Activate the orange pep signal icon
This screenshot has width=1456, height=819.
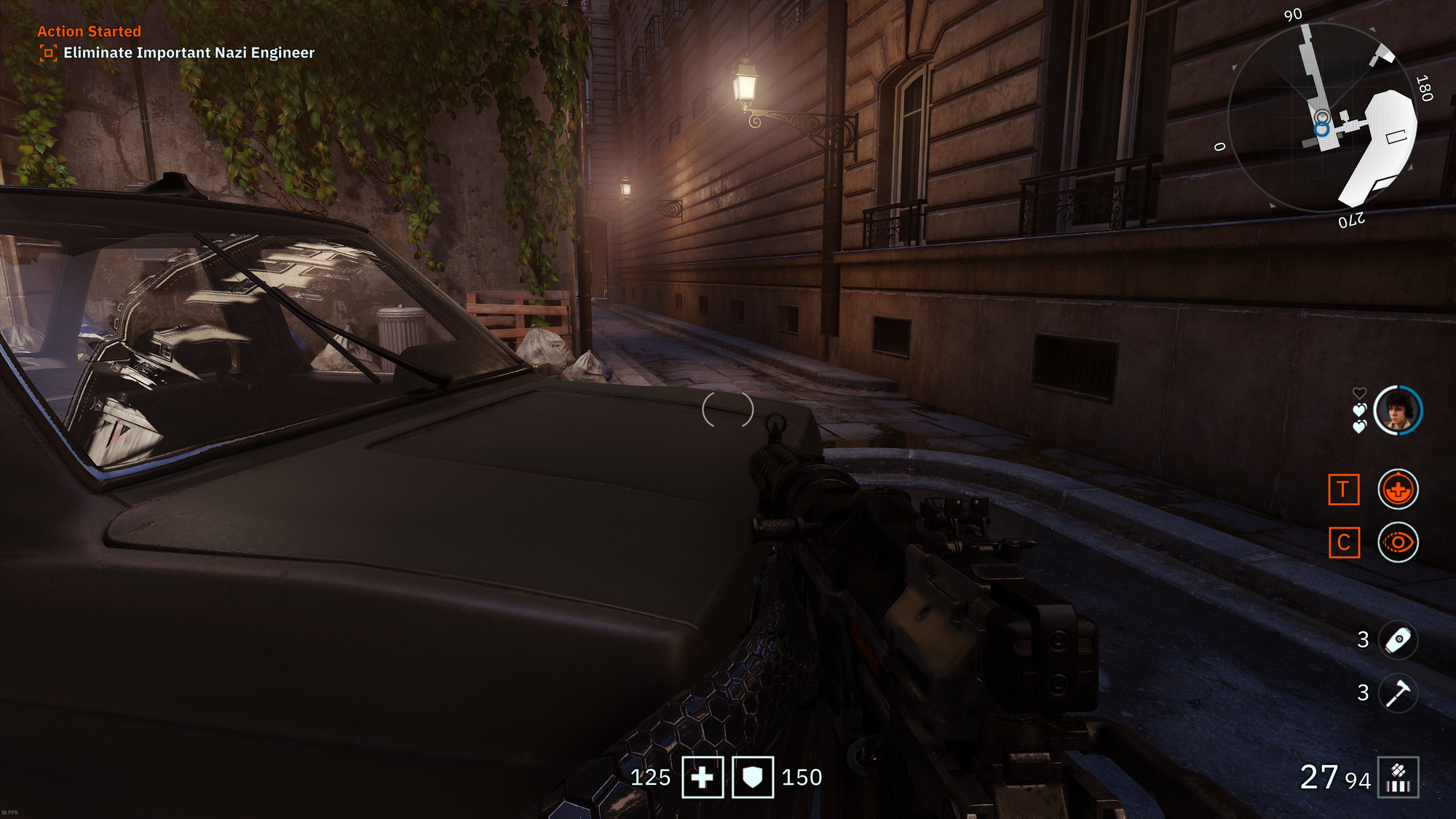pos(1398,489)
